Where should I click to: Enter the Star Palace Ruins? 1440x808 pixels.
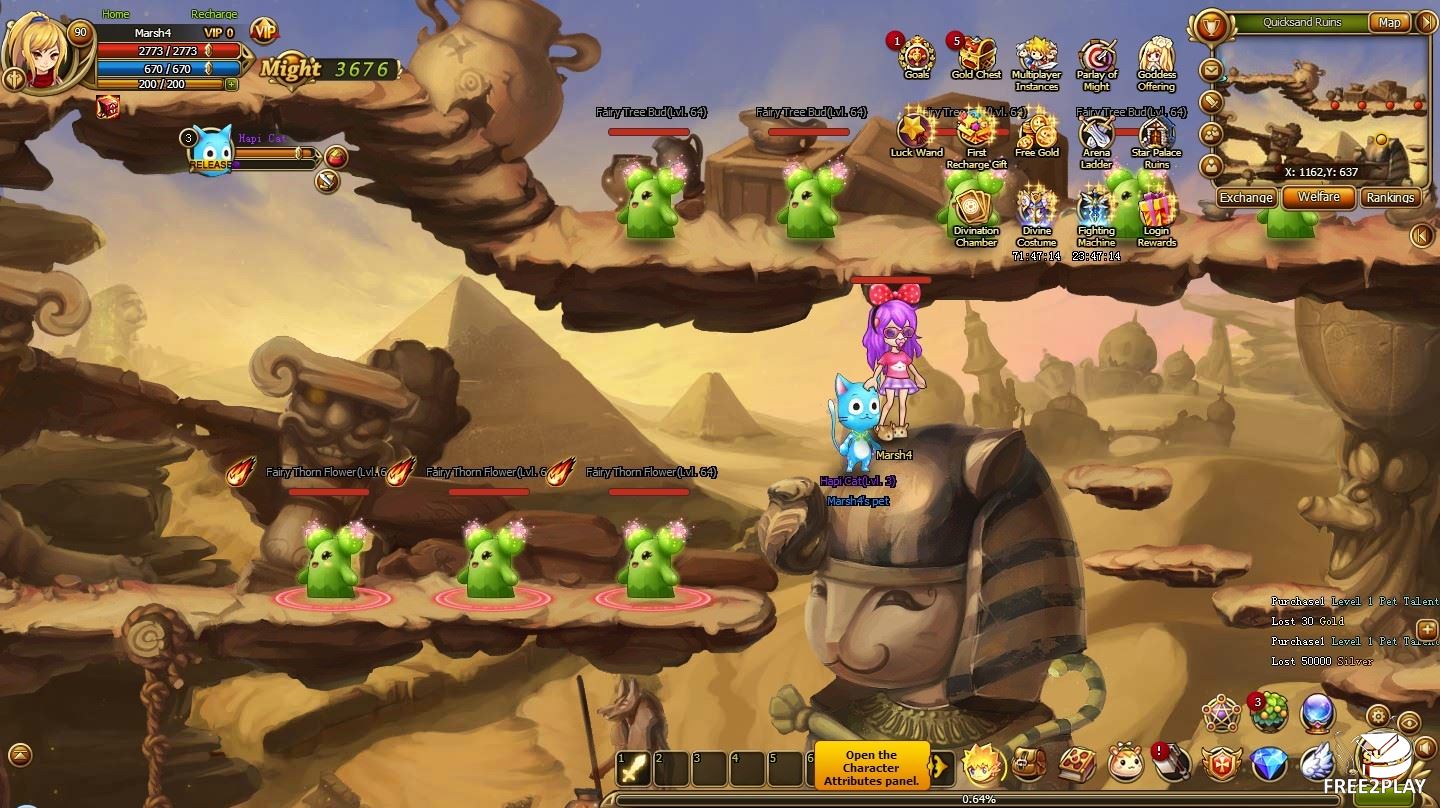[x=1156, y=136]
